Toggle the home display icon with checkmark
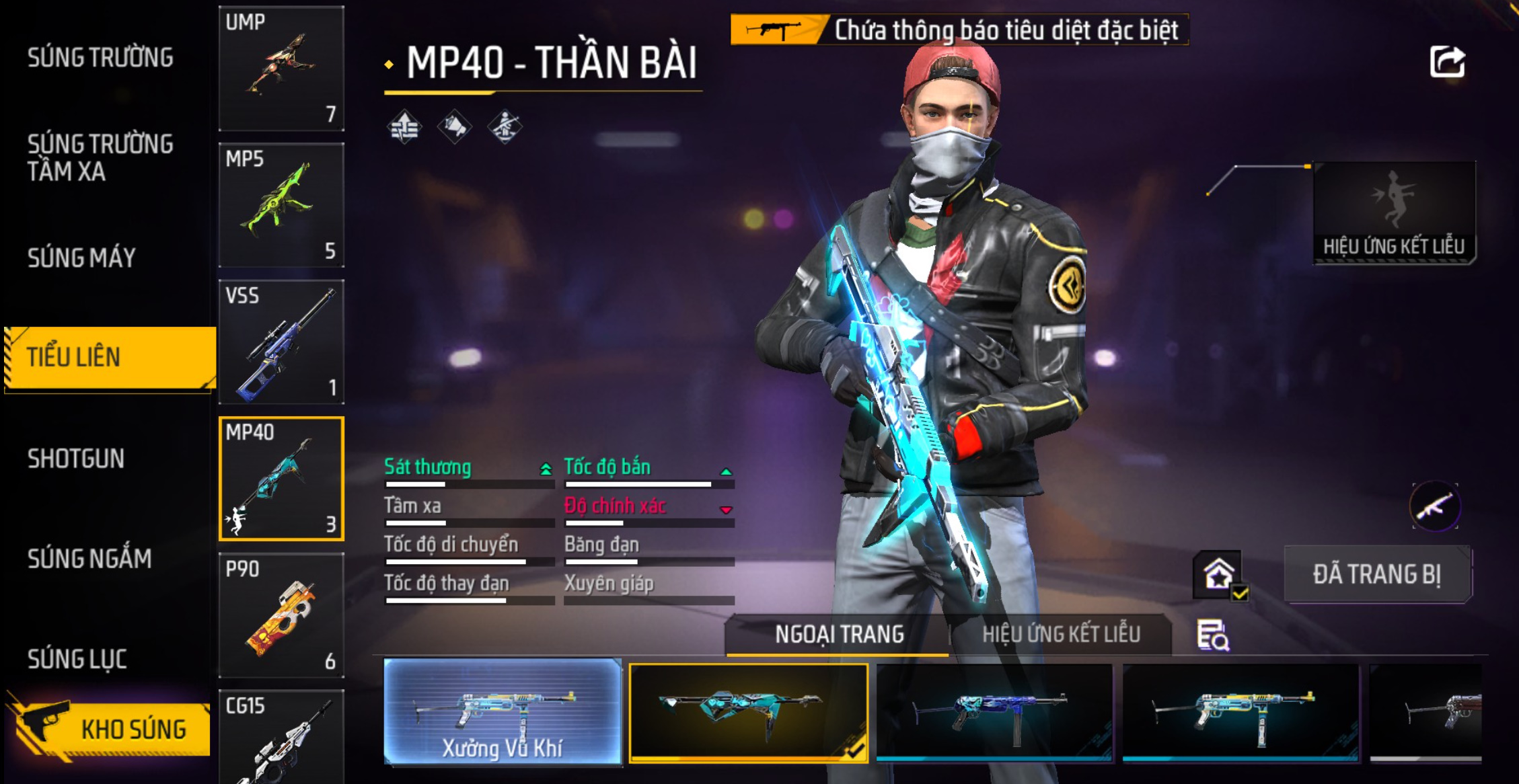1519x784 pixels. [1219, 576]
